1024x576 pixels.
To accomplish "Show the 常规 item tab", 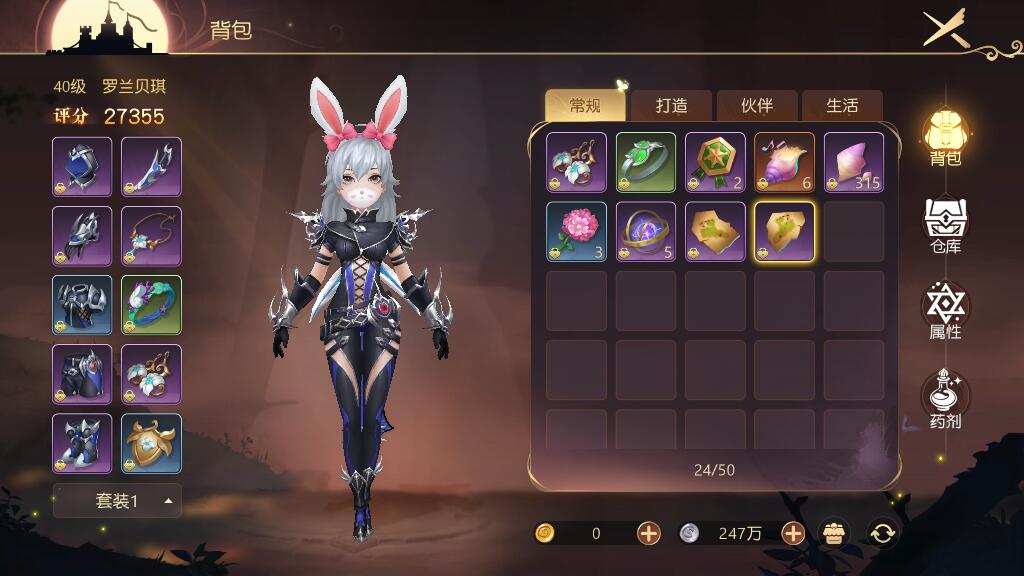I will 585,106.
